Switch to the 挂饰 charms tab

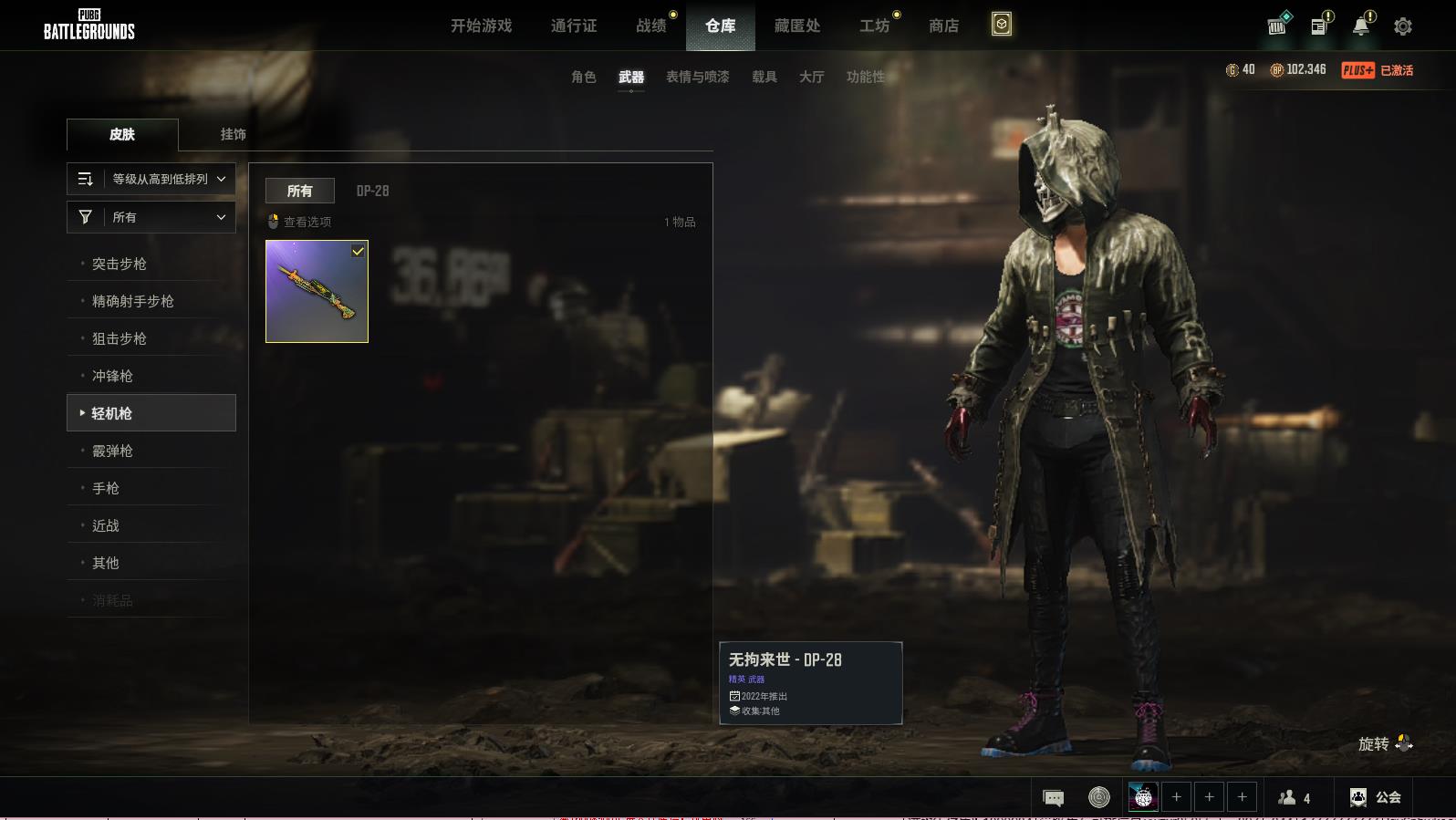233,134
